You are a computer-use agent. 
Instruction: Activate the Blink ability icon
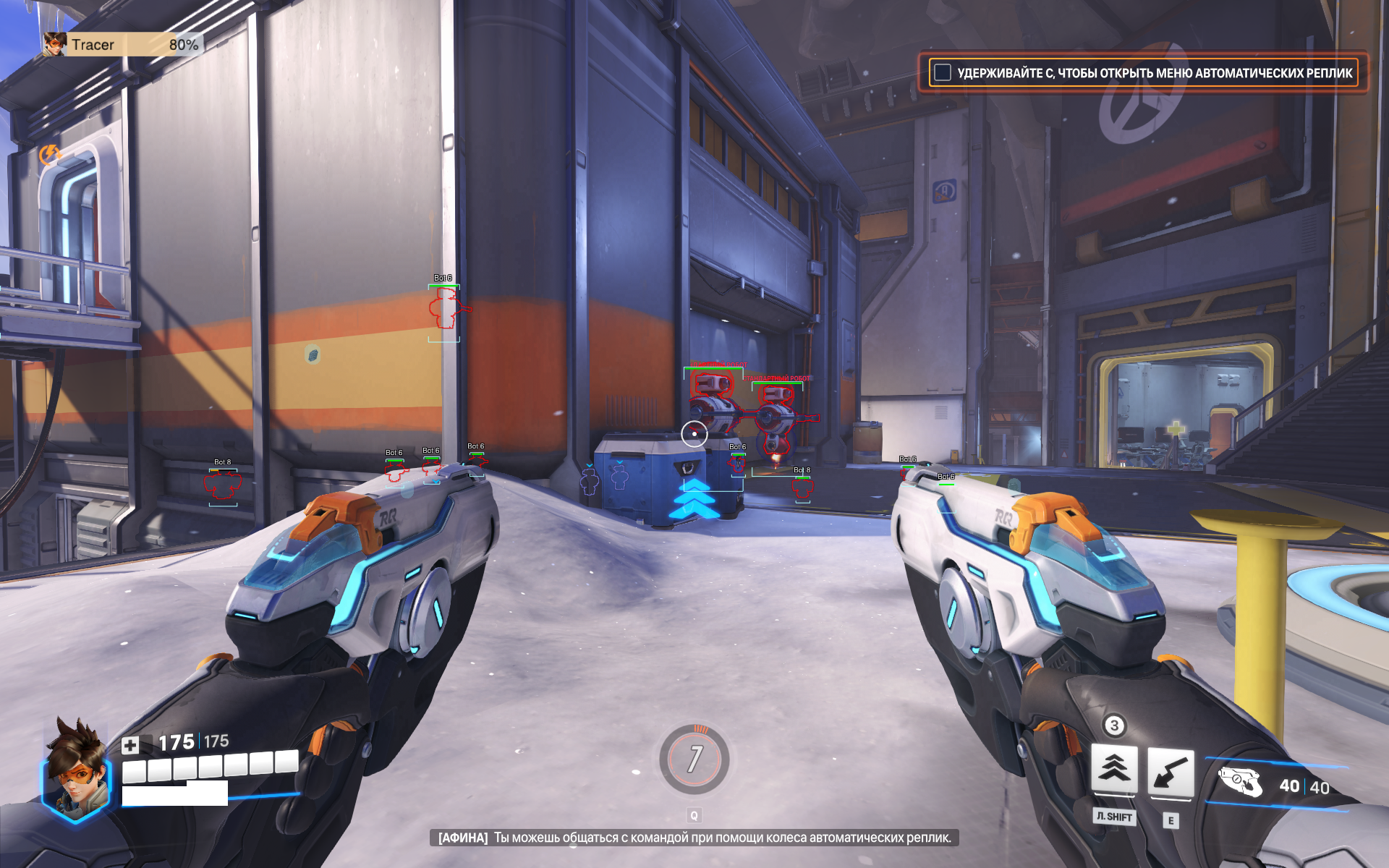pyautogui.click(x=1113, y=769)
